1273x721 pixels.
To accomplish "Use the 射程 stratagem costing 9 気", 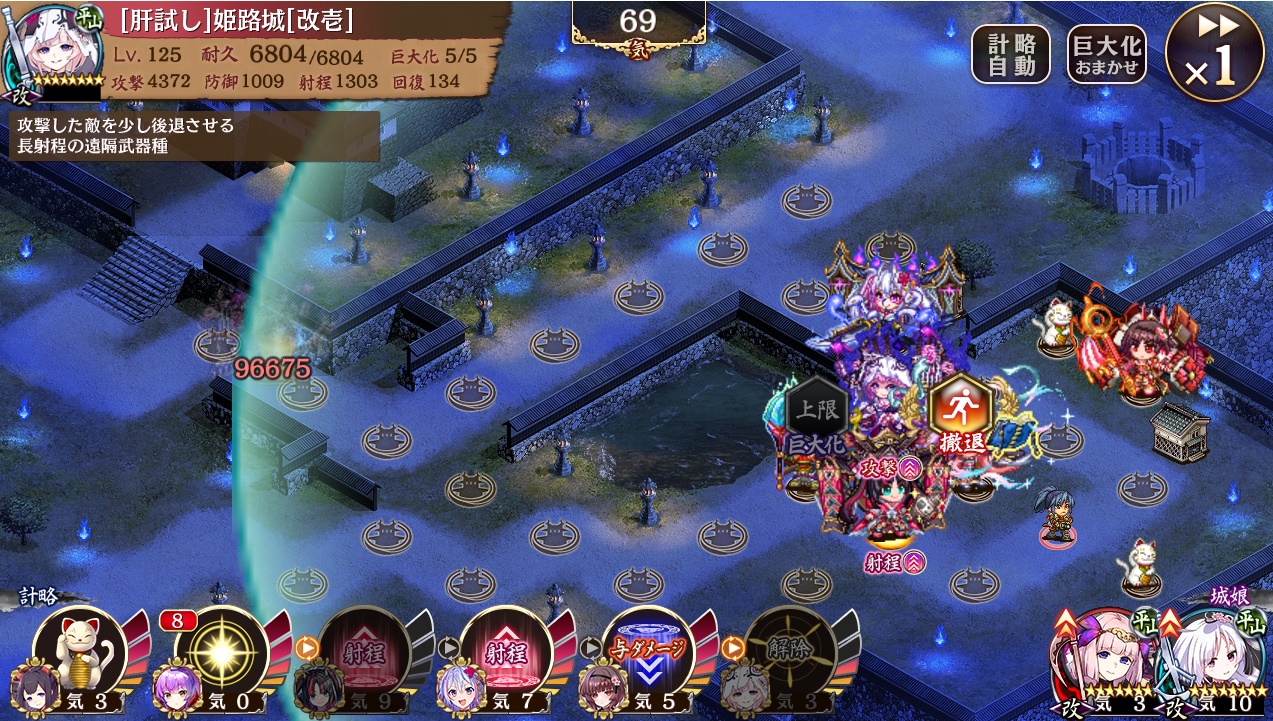I will (364, 652).
